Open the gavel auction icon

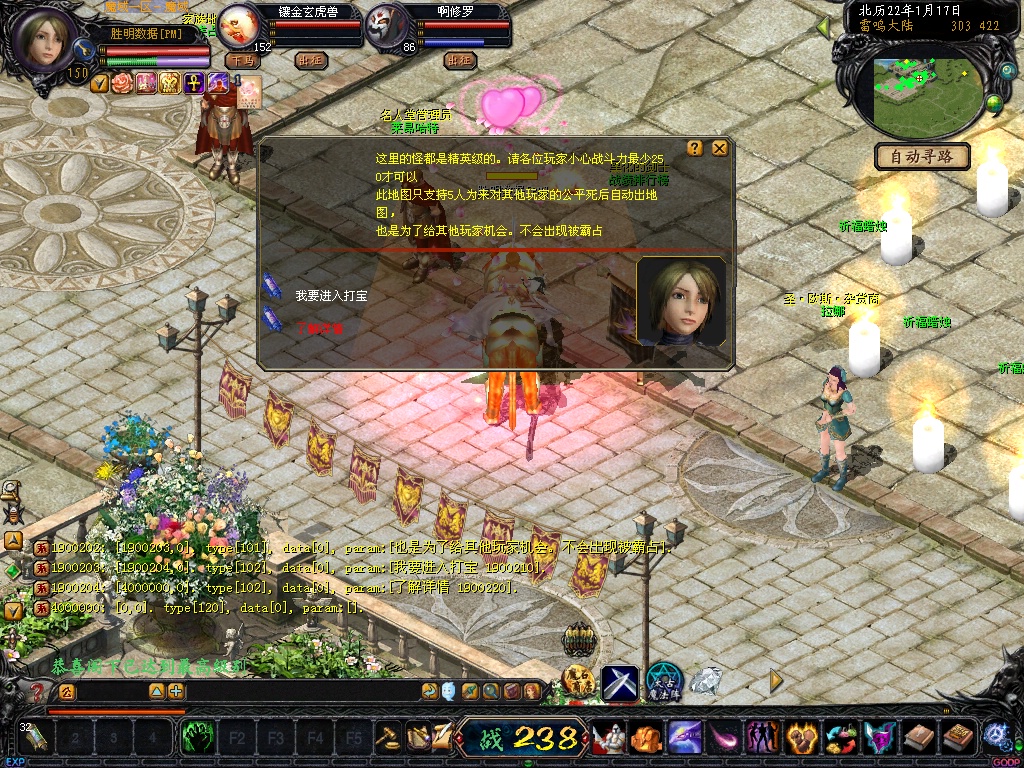coord(387,737)
